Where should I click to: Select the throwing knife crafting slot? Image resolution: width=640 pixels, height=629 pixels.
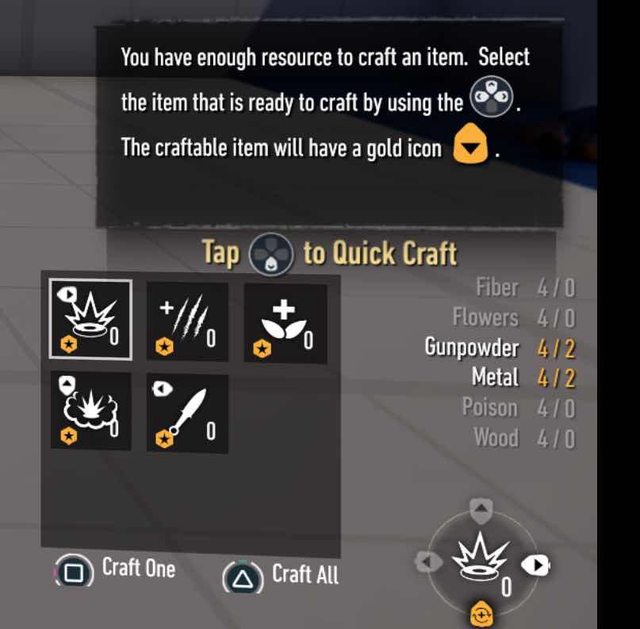pyautogui.click(x=187, y=411)
